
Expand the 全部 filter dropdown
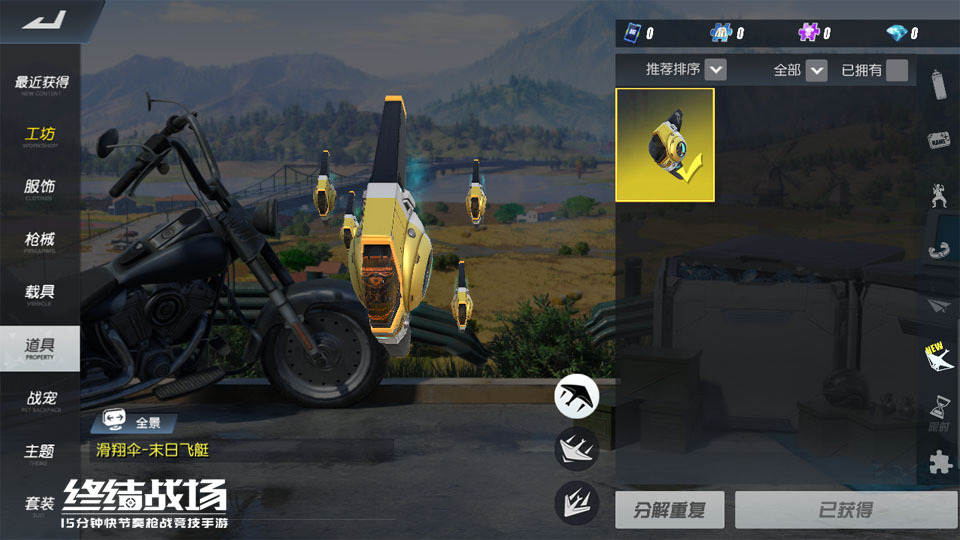[x=816, y=70]
